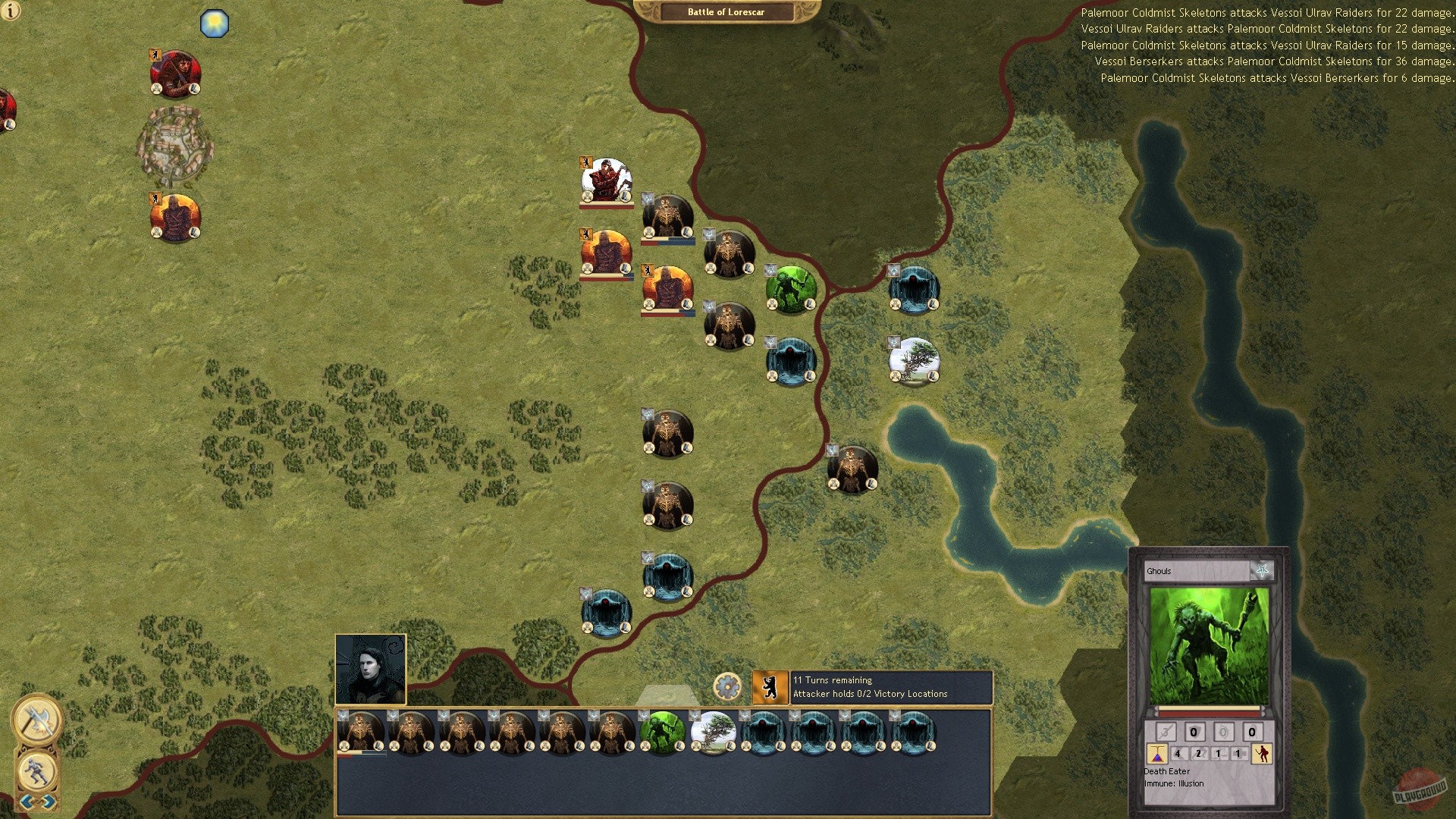Click the blue left arrow to cycle units
The width and height of the screenshot is (1456, 819).
tap(27, 802)
